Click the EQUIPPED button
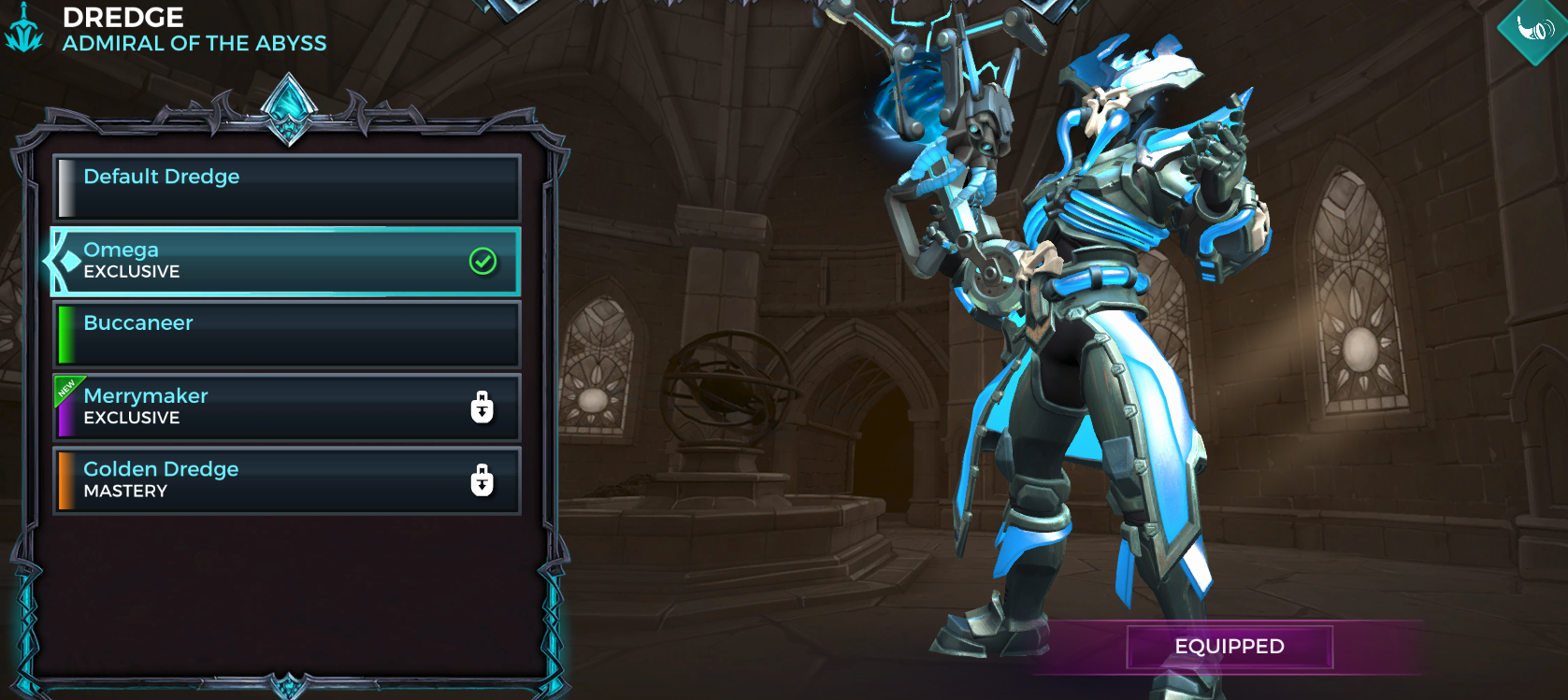The width and height of the screenshot is (1568, 700). click(1229, 646)
